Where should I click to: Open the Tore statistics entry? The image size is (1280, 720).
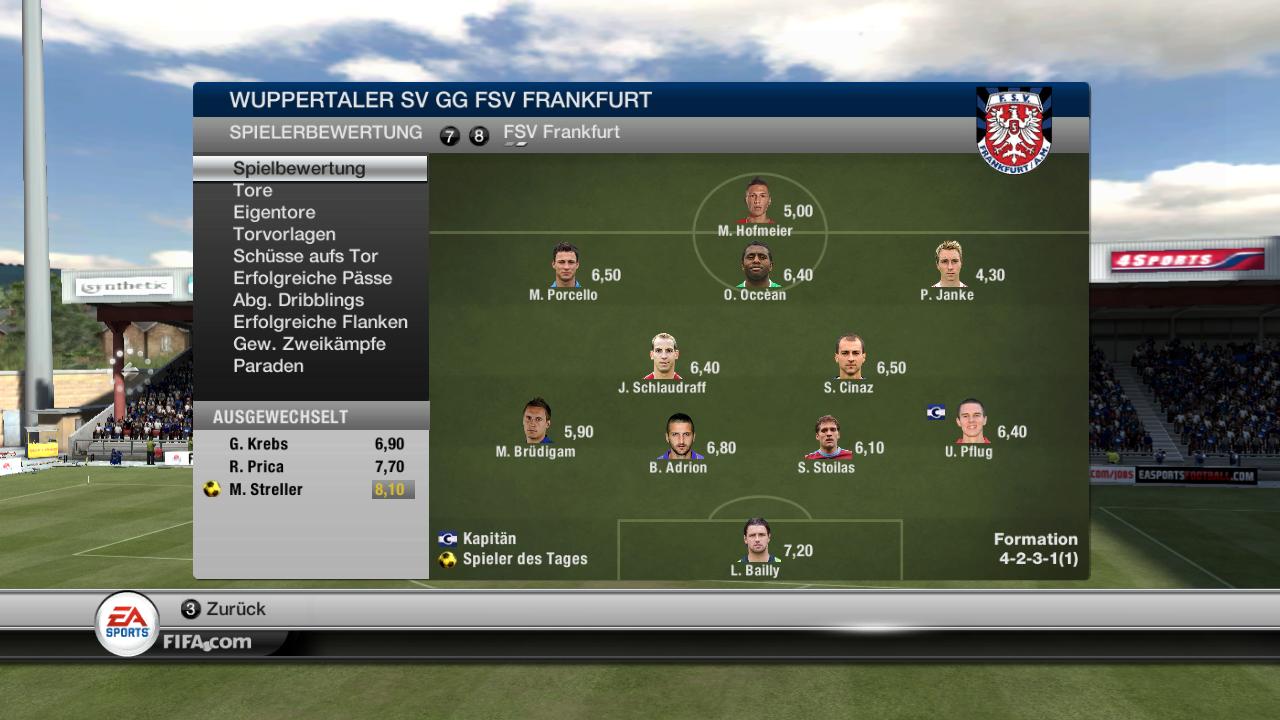[253, 190]
